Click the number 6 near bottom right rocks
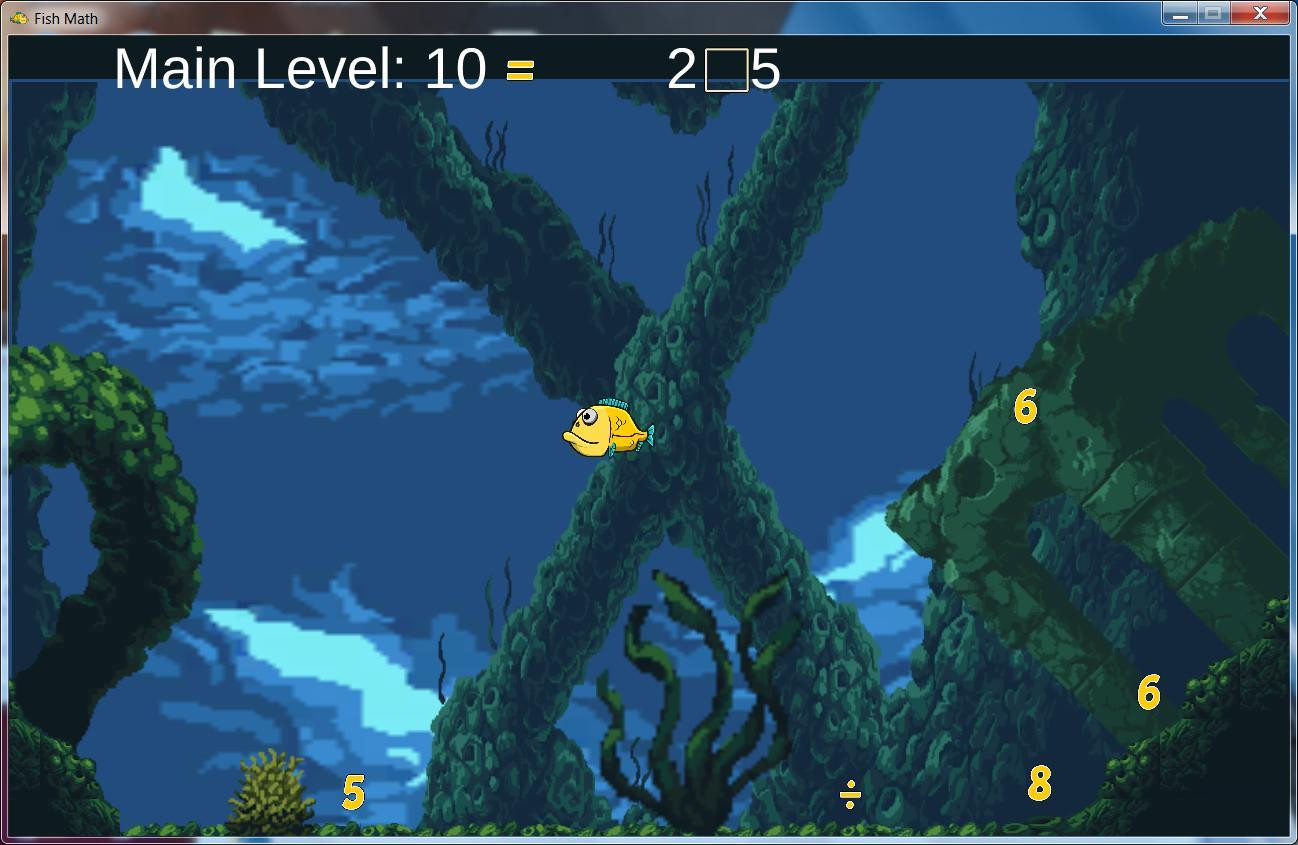This screenshot has height=845, width=1298. [x=1147, y=690]
